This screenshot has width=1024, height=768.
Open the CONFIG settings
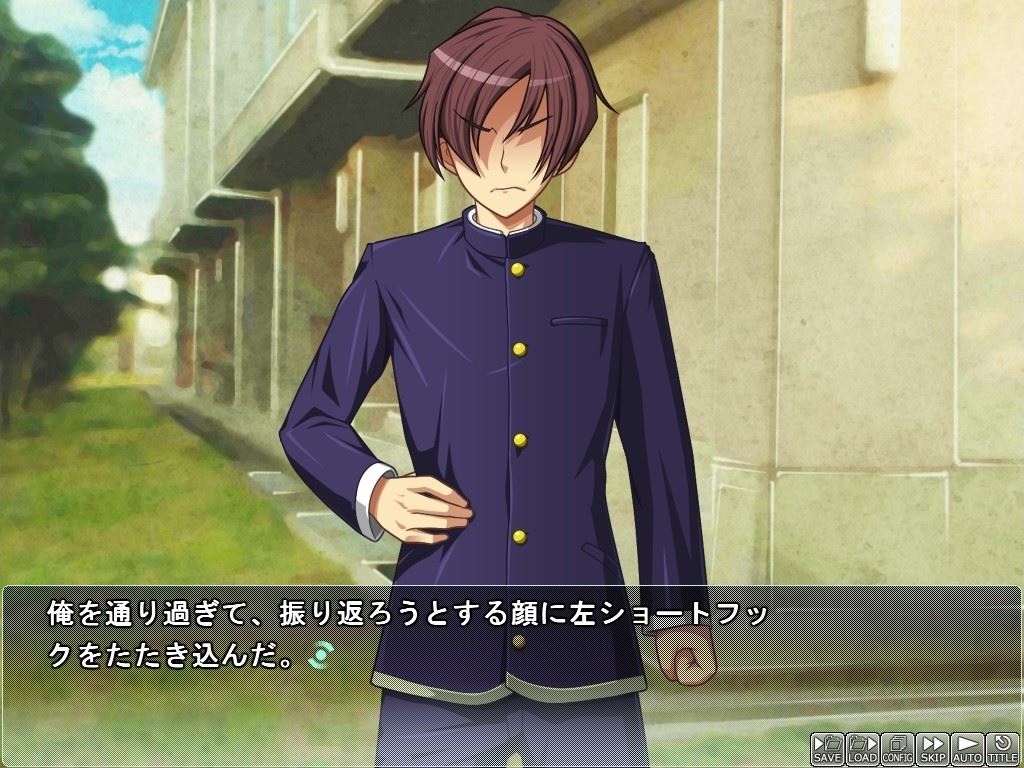[897, 749]
